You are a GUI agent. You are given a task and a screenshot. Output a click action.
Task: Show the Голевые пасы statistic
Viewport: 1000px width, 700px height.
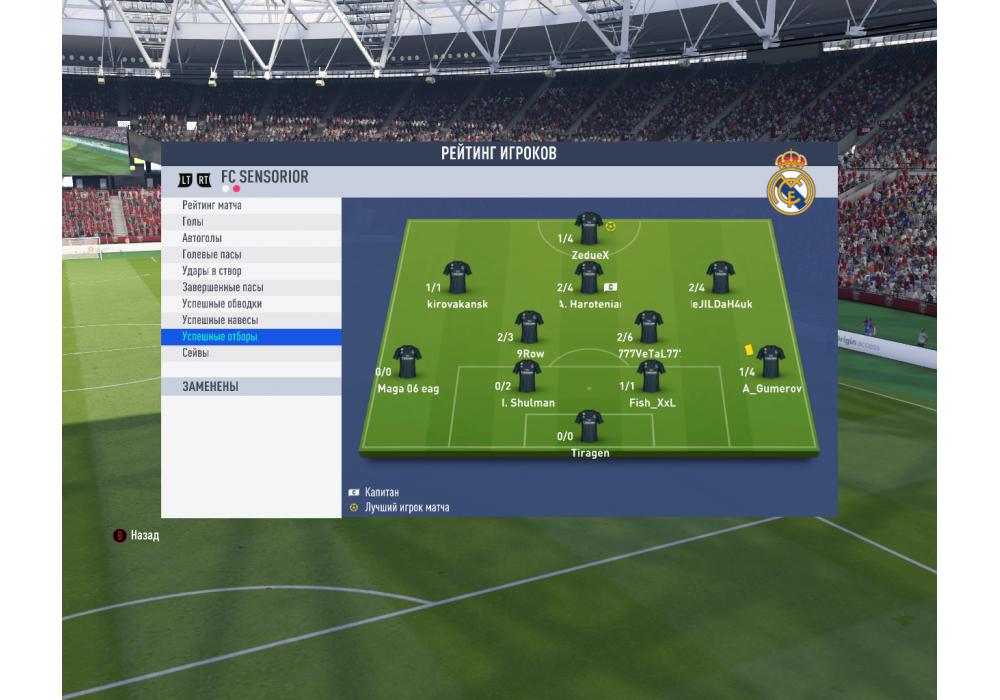coord(212,255)
